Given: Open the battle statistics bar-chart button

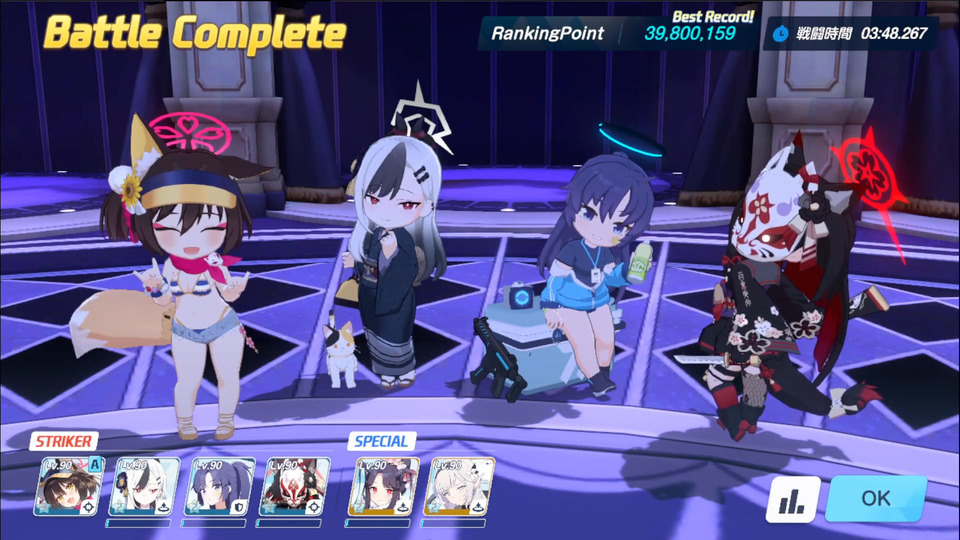Looking at the screenshot, I should click(x=793, y=499).
